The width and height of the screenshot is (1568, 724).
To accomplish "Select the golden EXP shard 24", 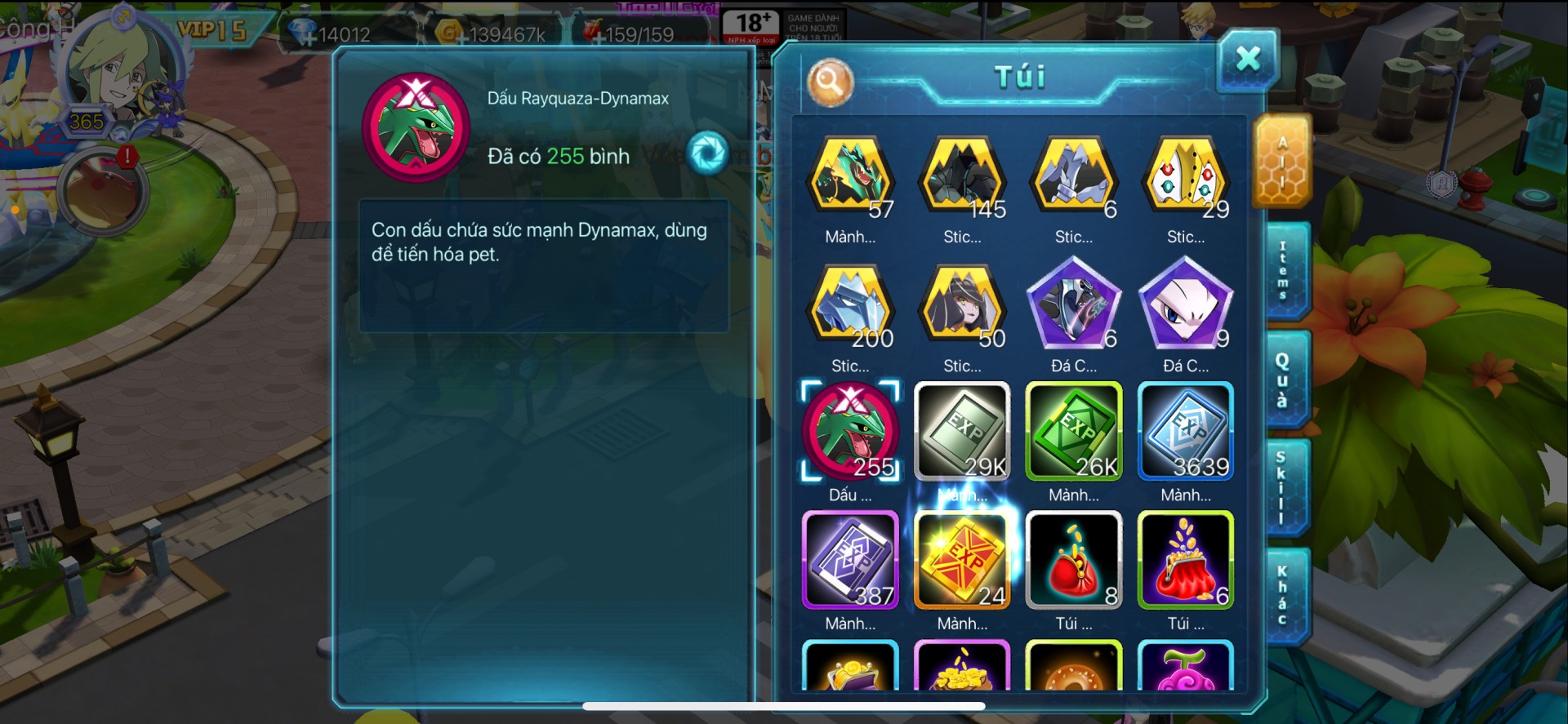I will pyautogui.click(x=963, y=560).
